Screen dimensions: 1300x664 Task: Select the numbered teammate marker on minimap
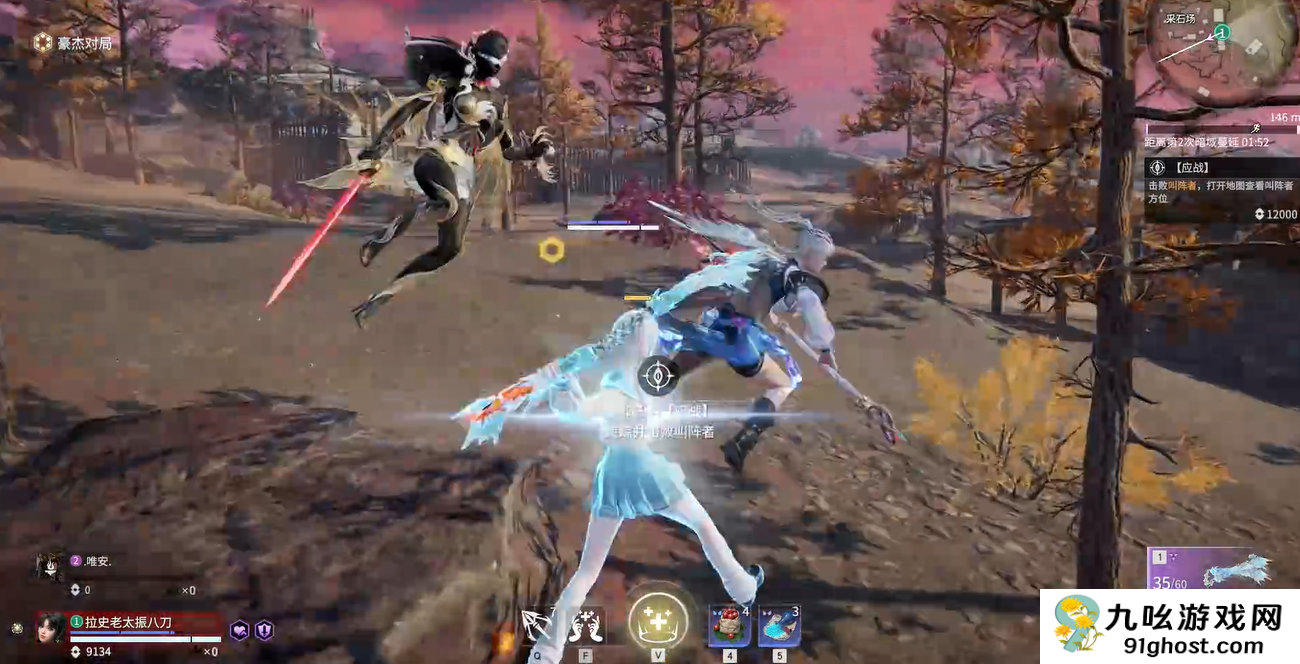tap(1221, 33)
